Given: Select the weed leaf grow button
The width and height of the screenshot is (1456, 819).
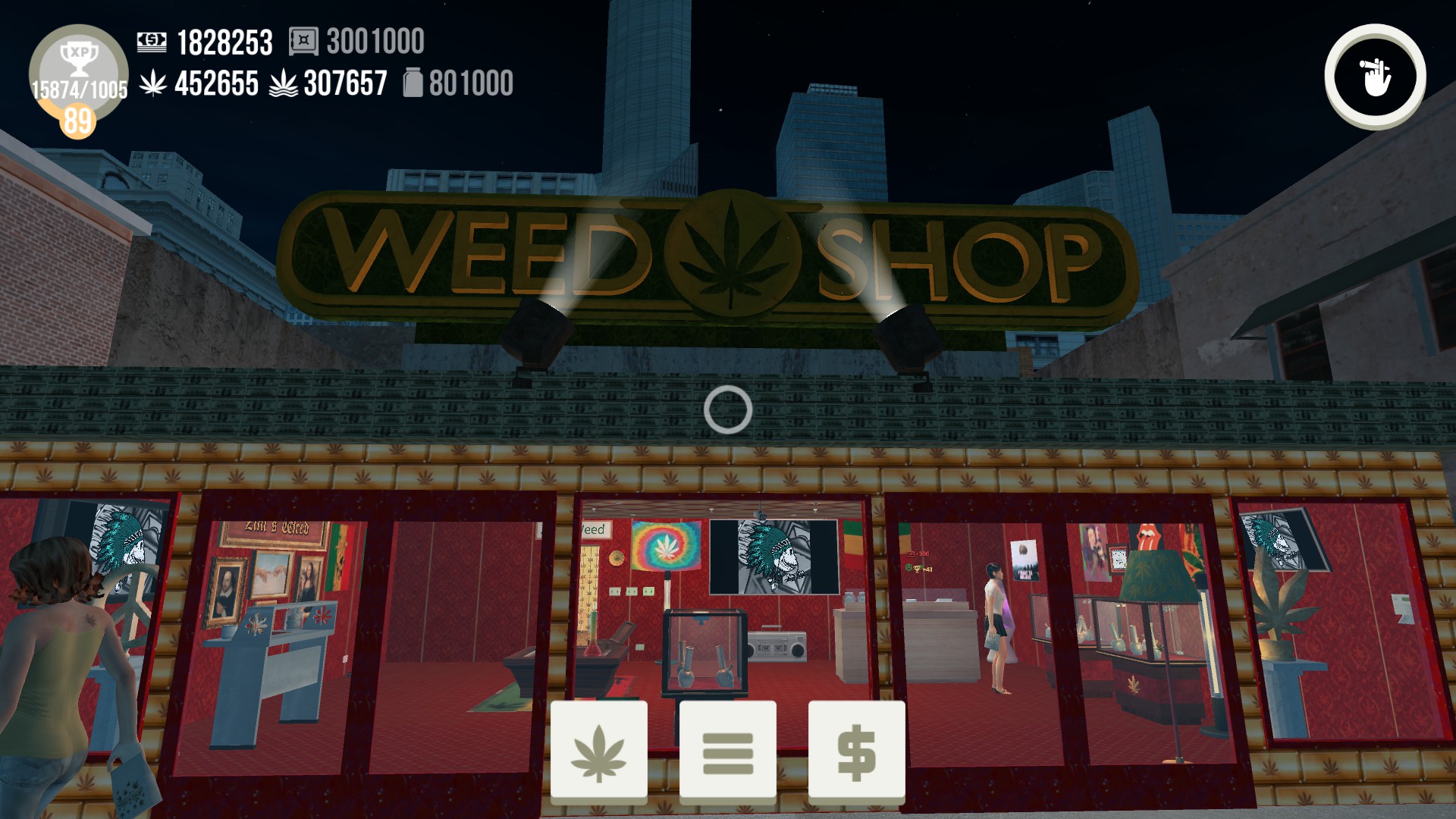Looking at the screenshot, I should click(598, 752).
